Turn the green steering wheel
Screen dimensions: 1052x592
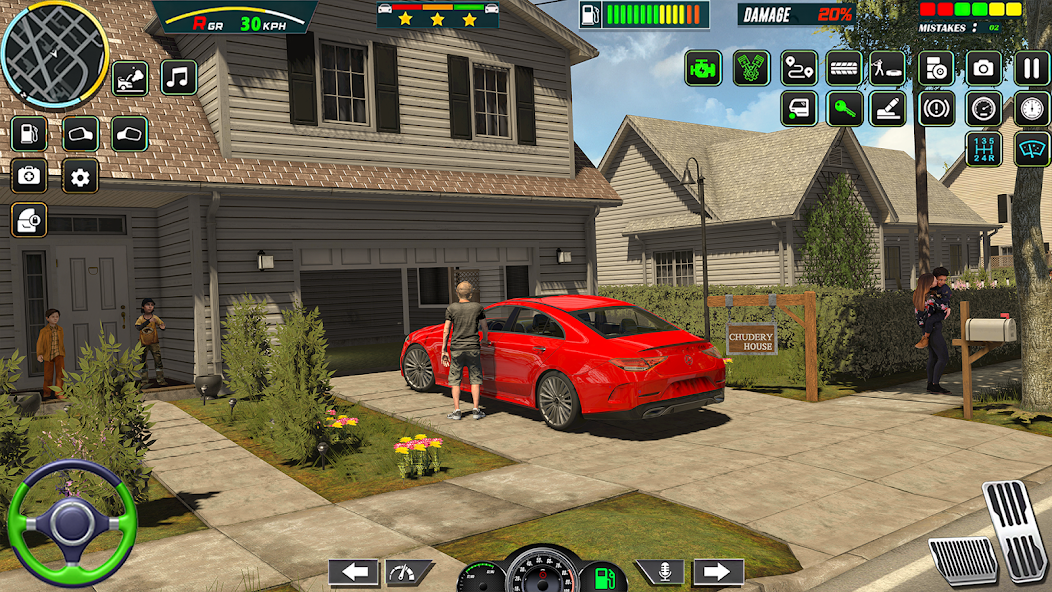71,522
